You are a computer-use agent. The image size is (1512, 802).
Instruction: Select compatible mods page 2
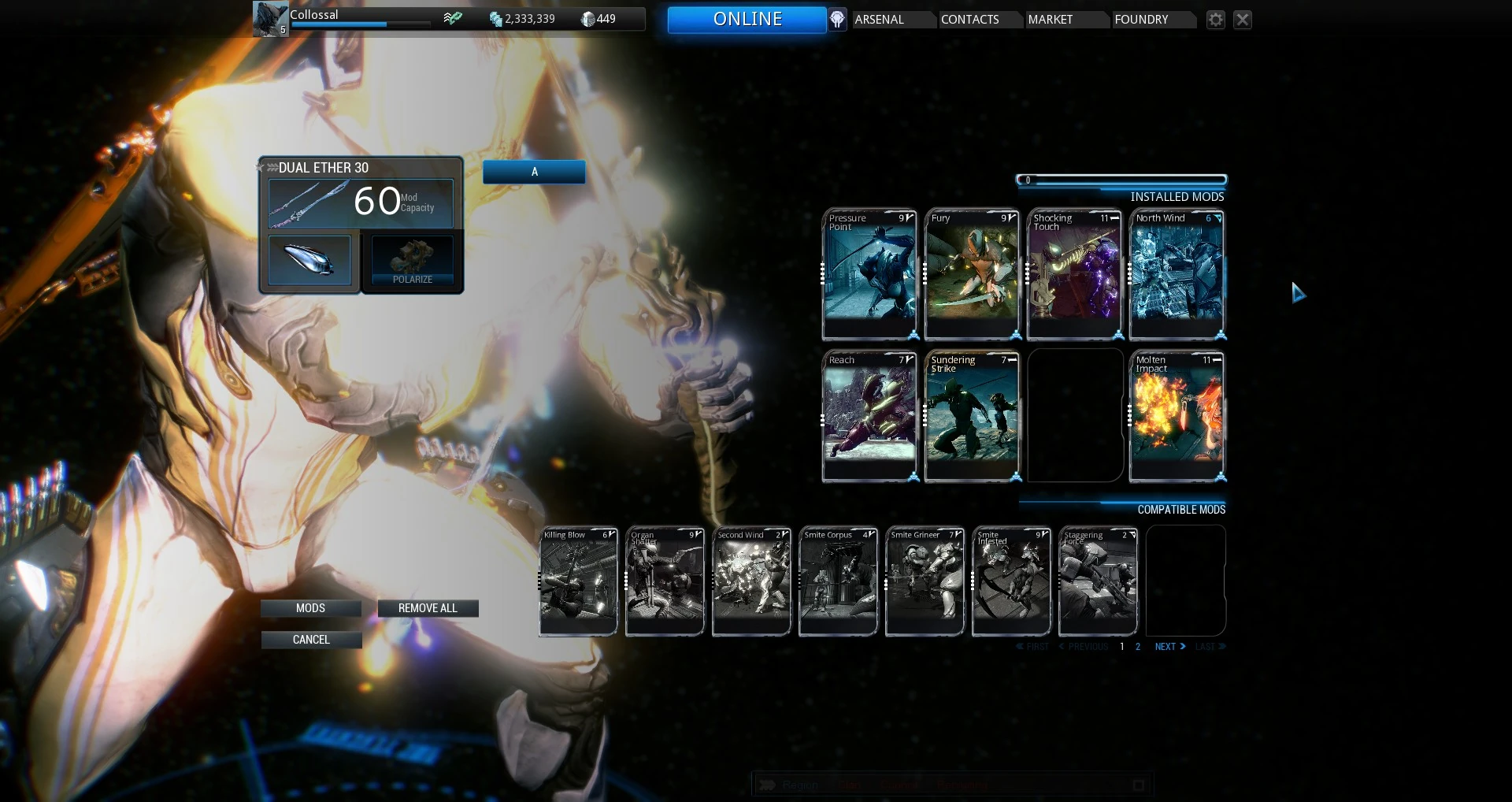coord(1137,646)
